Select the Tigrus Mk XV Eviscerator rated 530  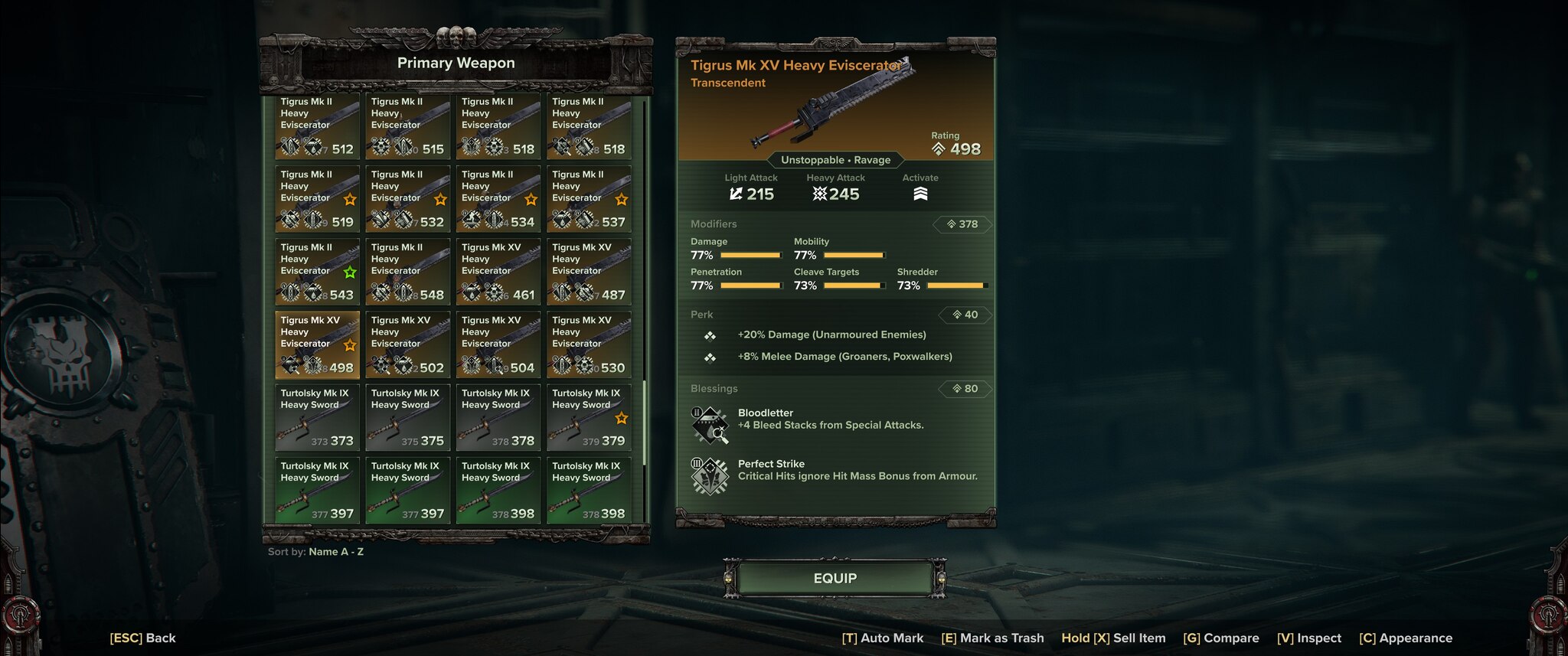[x=588, y=344]
